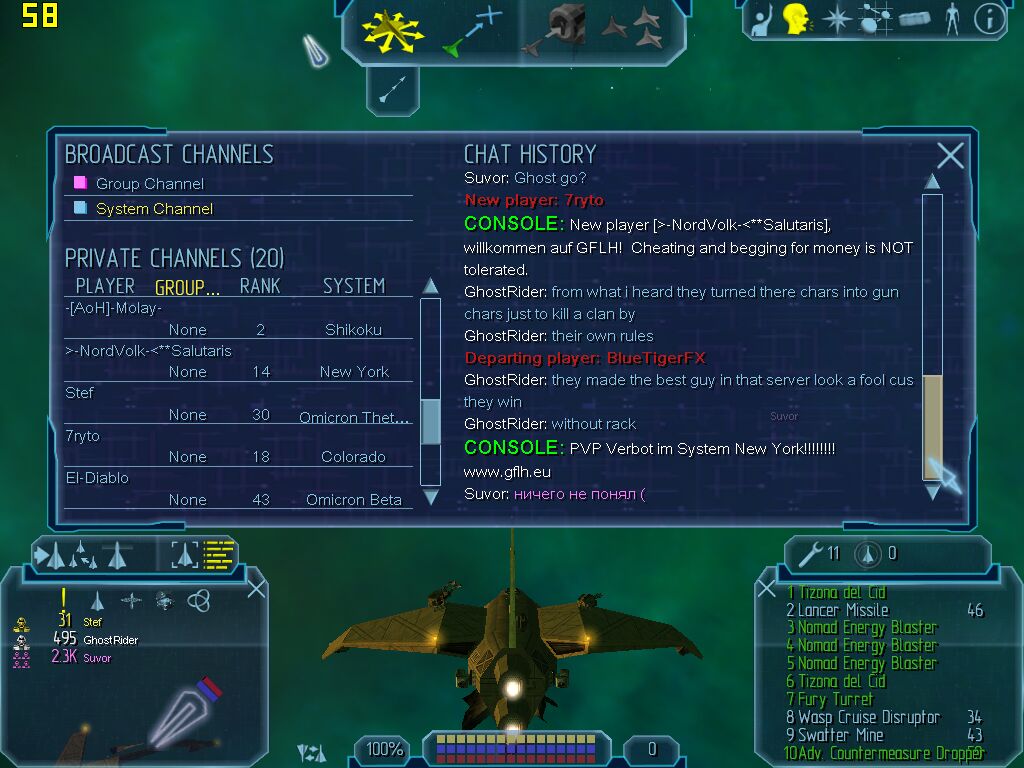Screen dimensions: 1024x768
Task: Pick Stef in the private channels list
Action: tap(80, 393)
